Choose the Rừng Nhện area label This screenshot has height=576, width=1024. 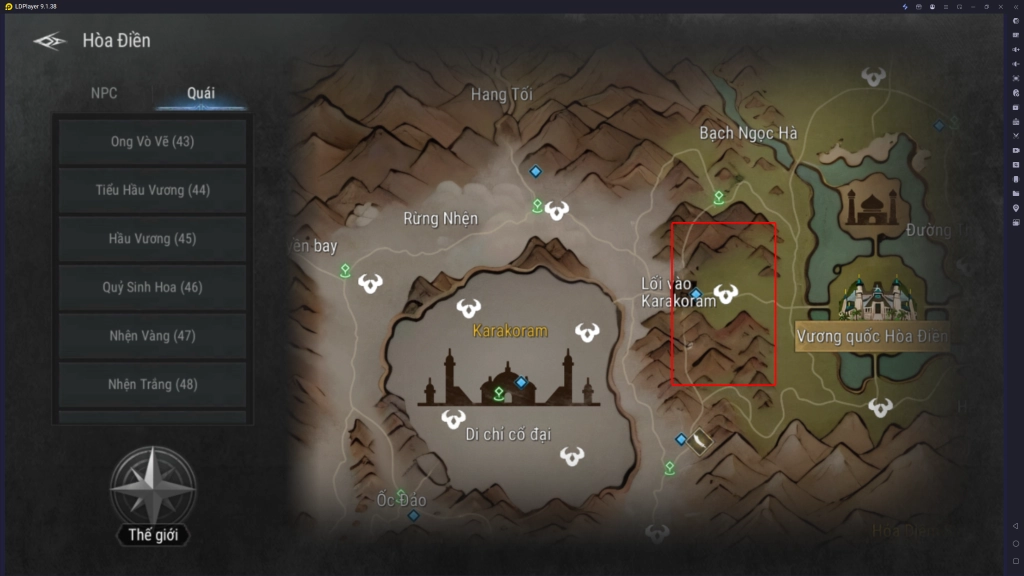[440, 218]
